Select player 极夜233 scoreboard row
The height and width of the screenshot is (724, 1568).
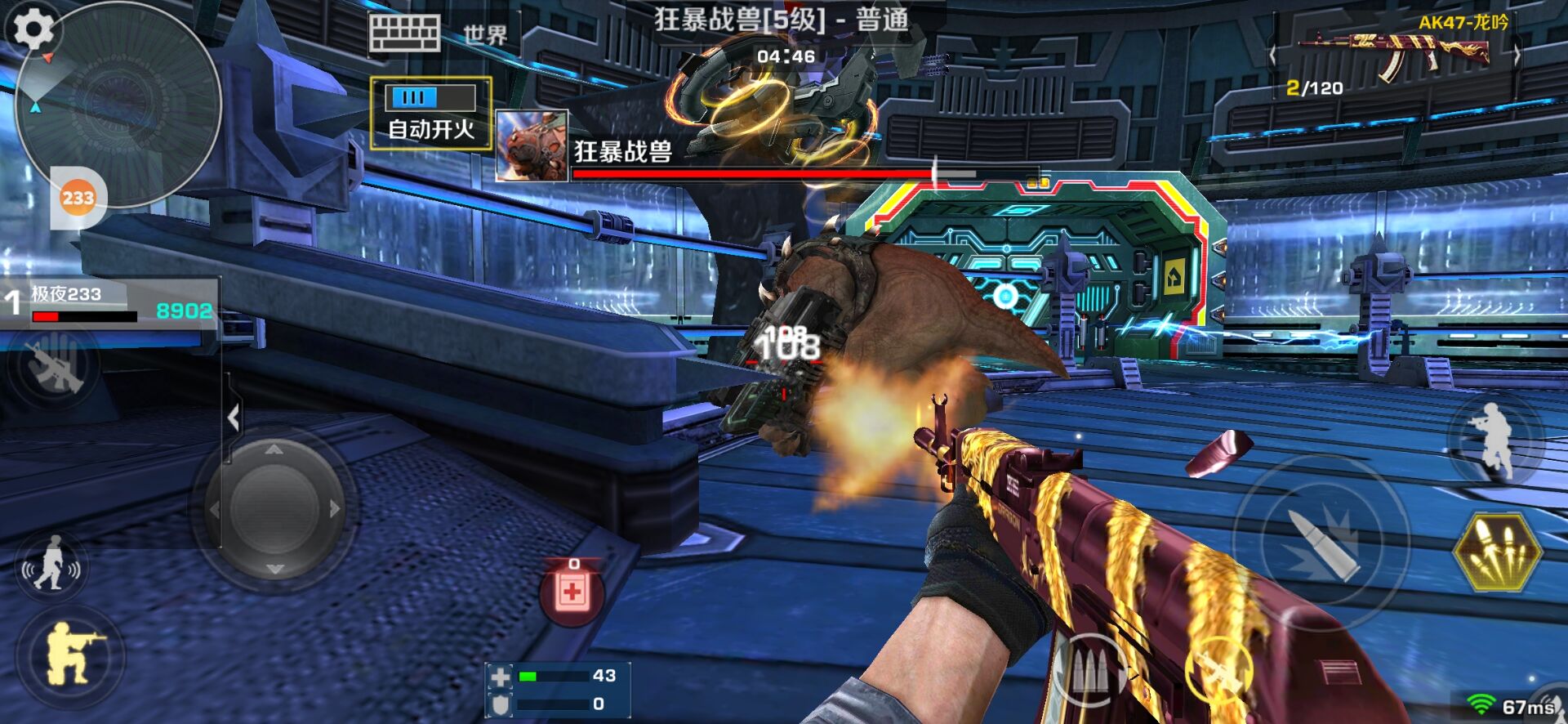pyautogui.click(x=110, y=303)
